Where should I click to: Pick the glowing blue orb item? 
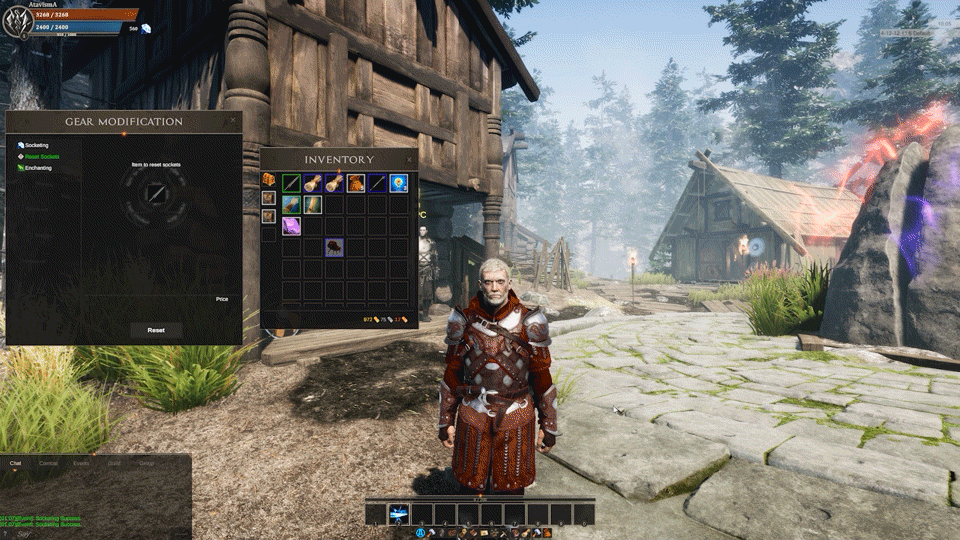point(399,183)
